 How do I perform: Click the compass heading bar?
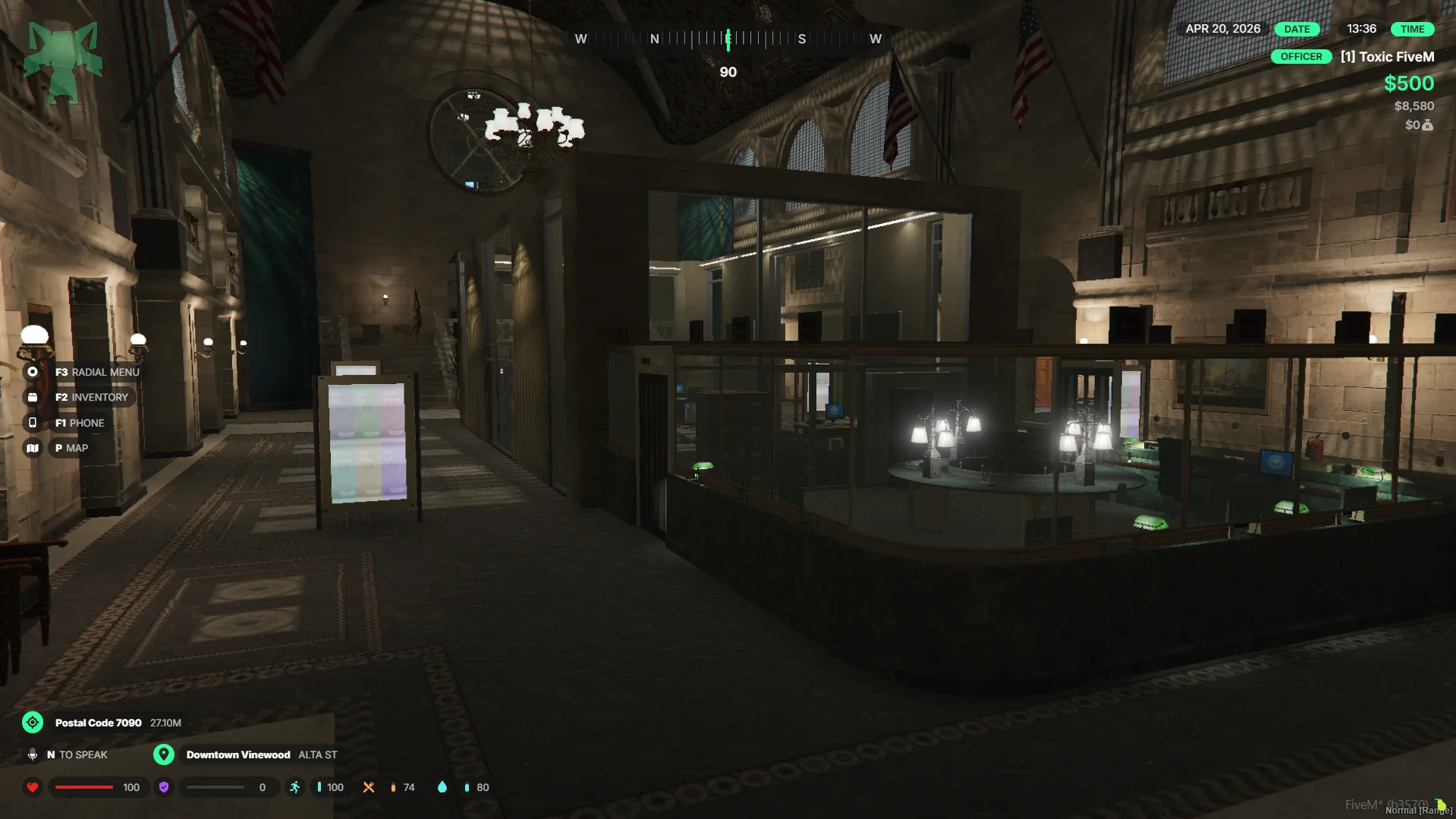[728, 39]
